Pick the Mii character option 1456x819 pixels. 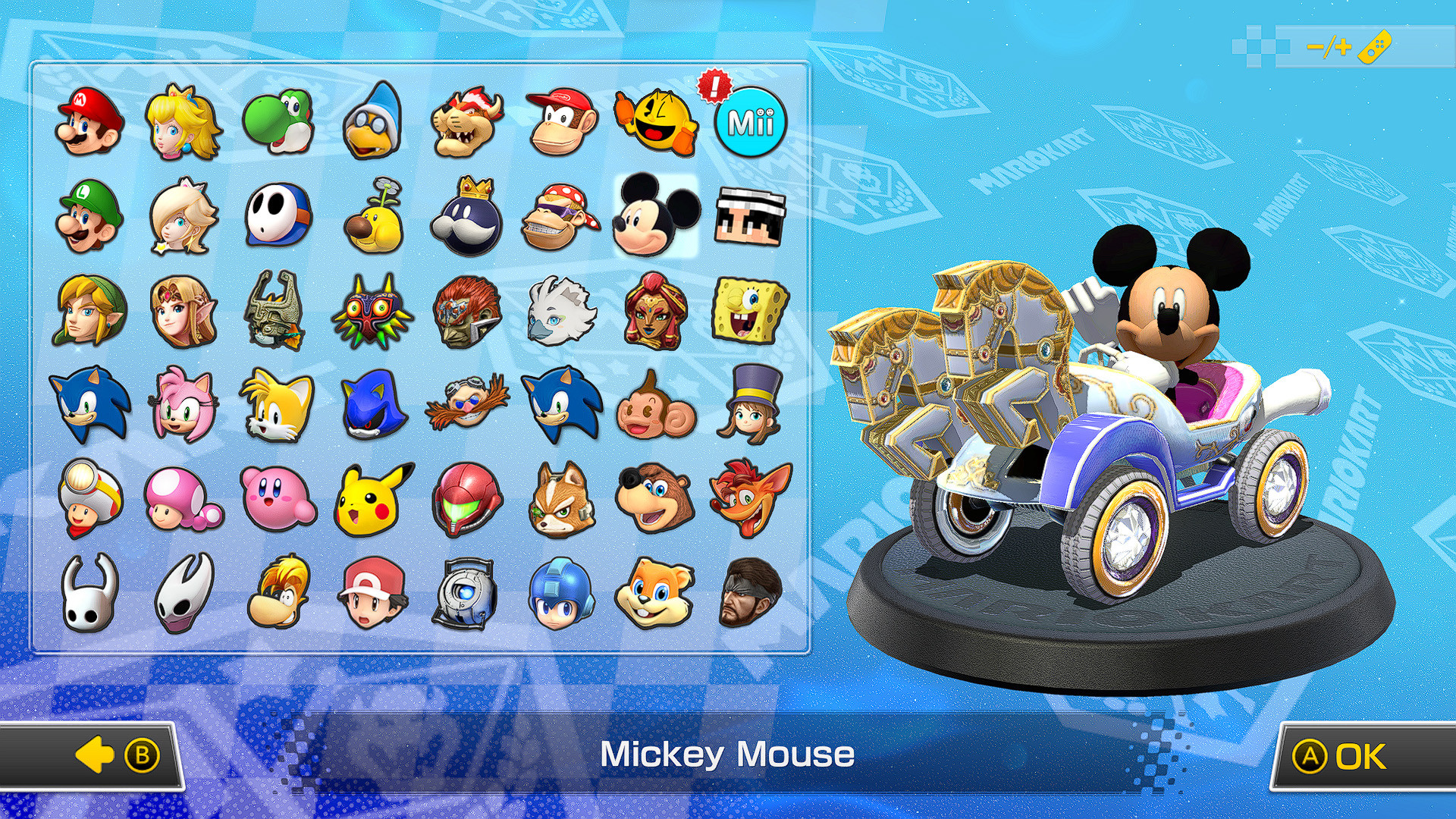(x=750, y=120)
